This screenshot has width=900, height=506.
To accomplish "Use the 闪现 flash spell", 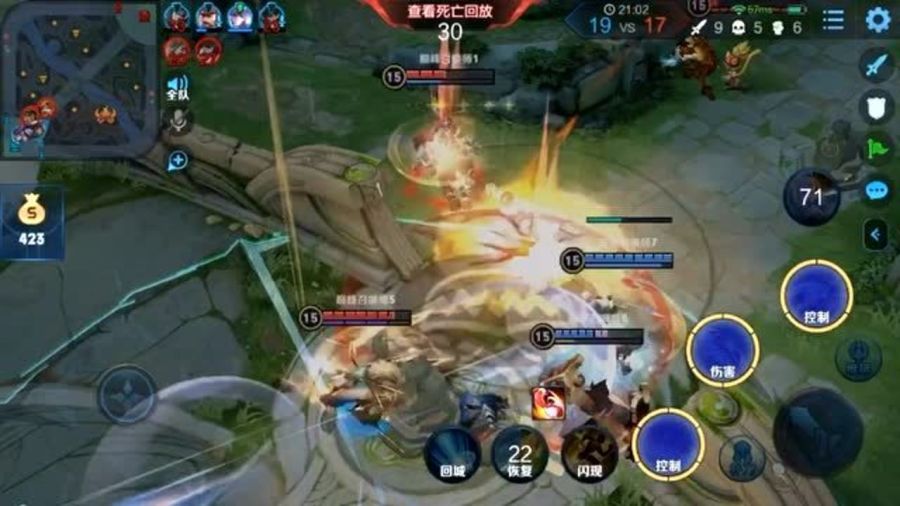I will point(589,455).
